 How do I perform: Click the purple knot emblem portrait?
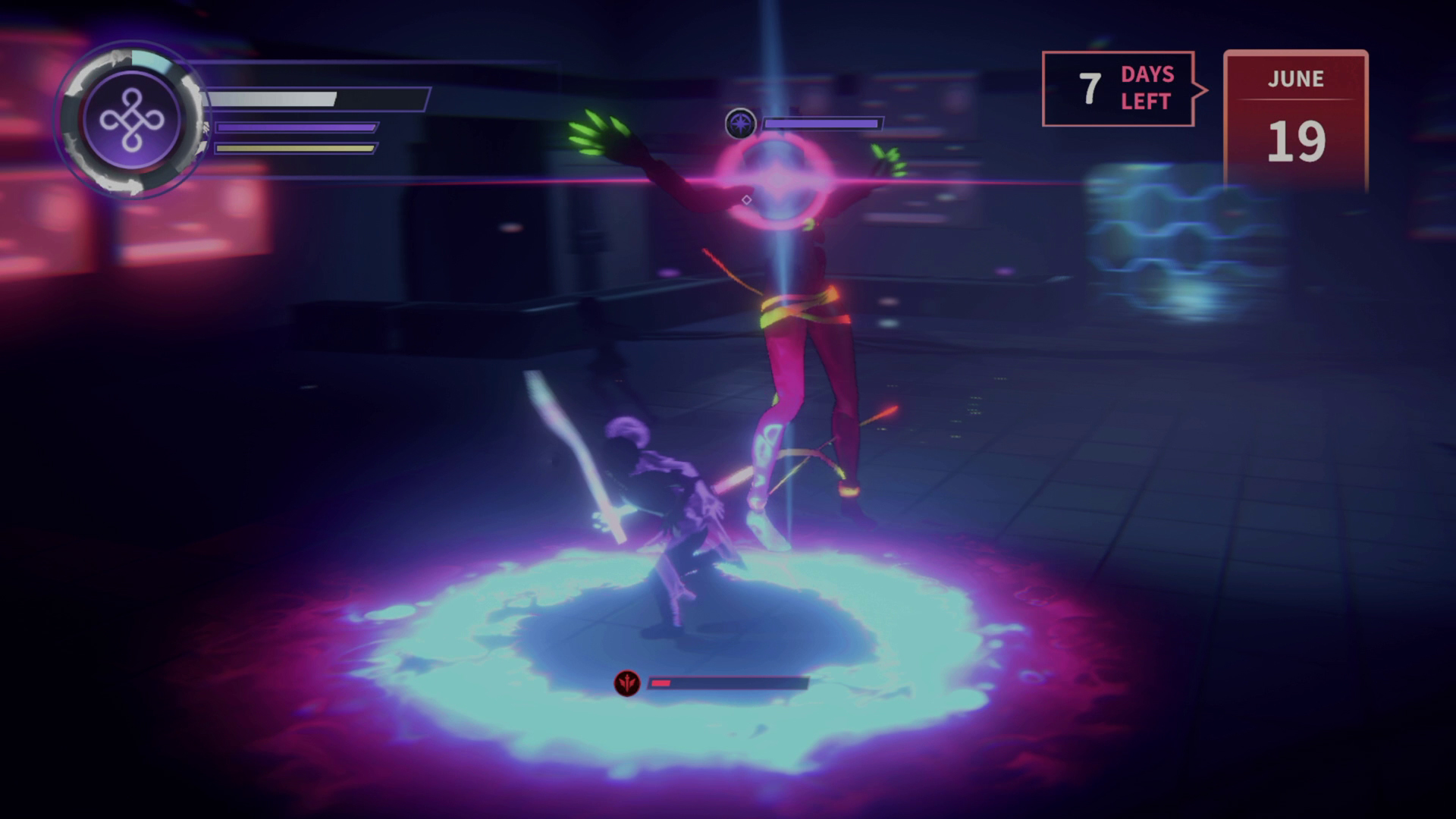(x=132, y=121)
